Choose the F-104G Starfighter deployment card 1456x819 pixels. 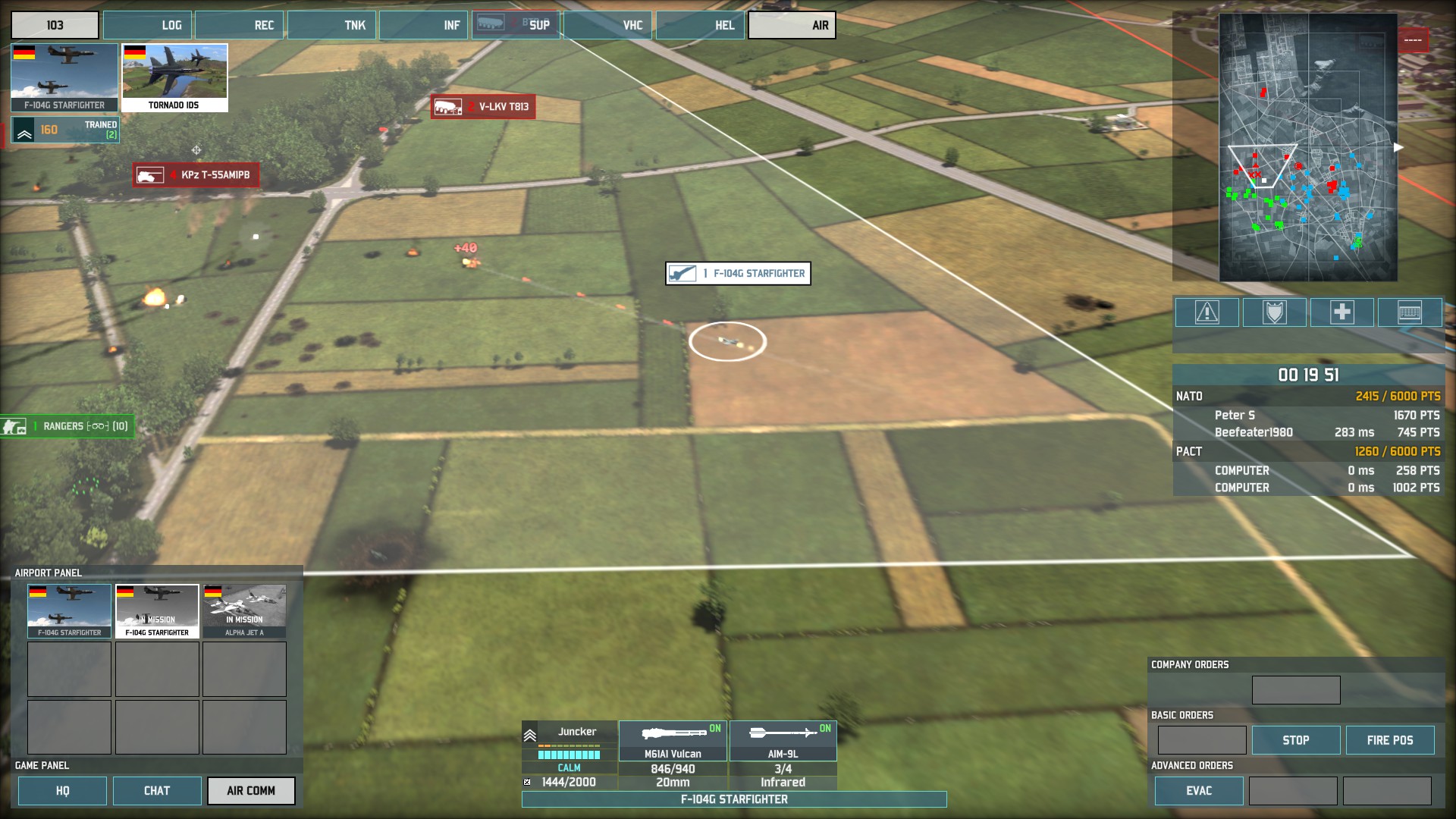coord(64,77)
